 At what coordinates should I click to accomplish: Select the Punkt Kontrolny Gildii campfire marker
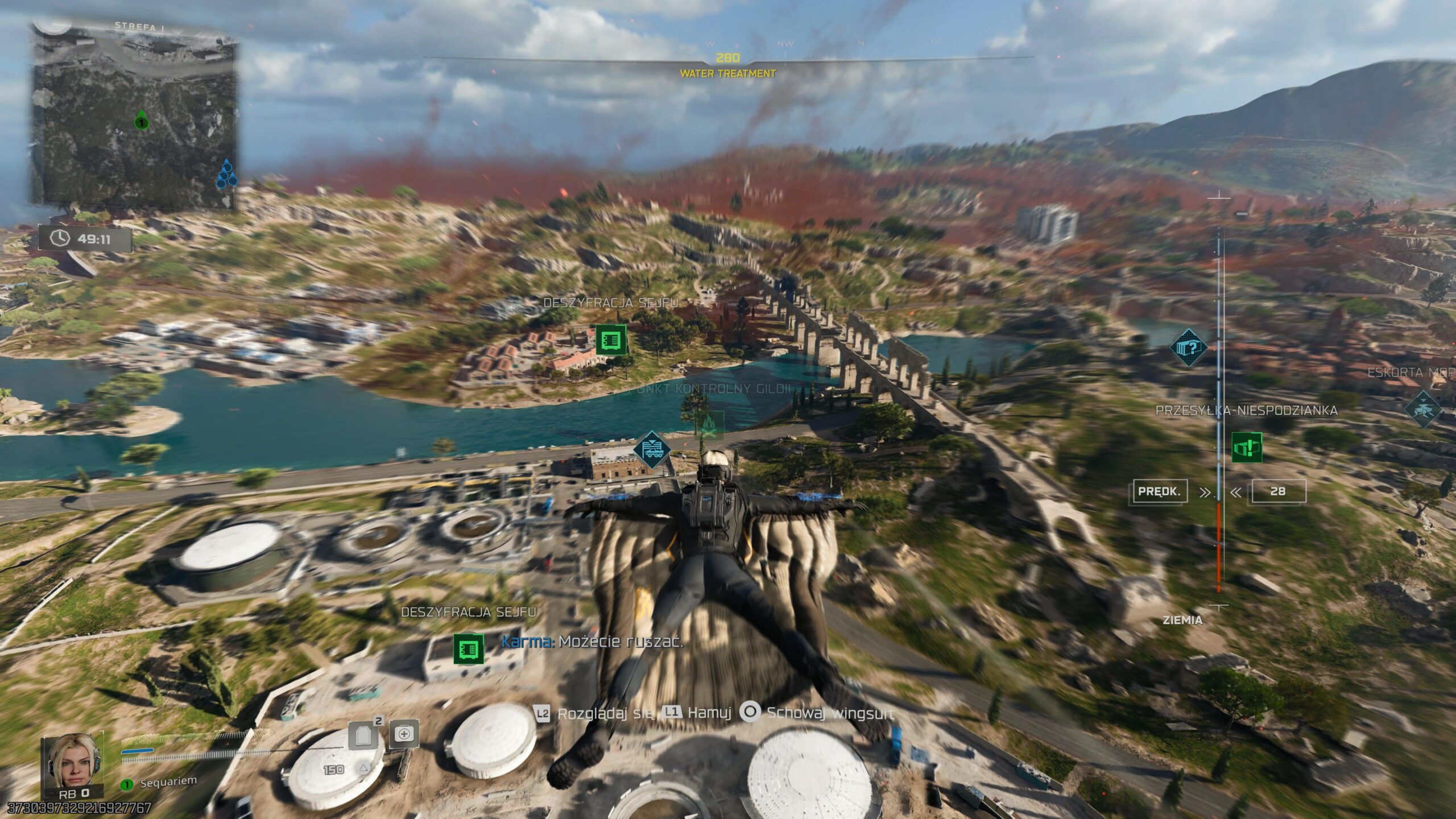point(709,425)
